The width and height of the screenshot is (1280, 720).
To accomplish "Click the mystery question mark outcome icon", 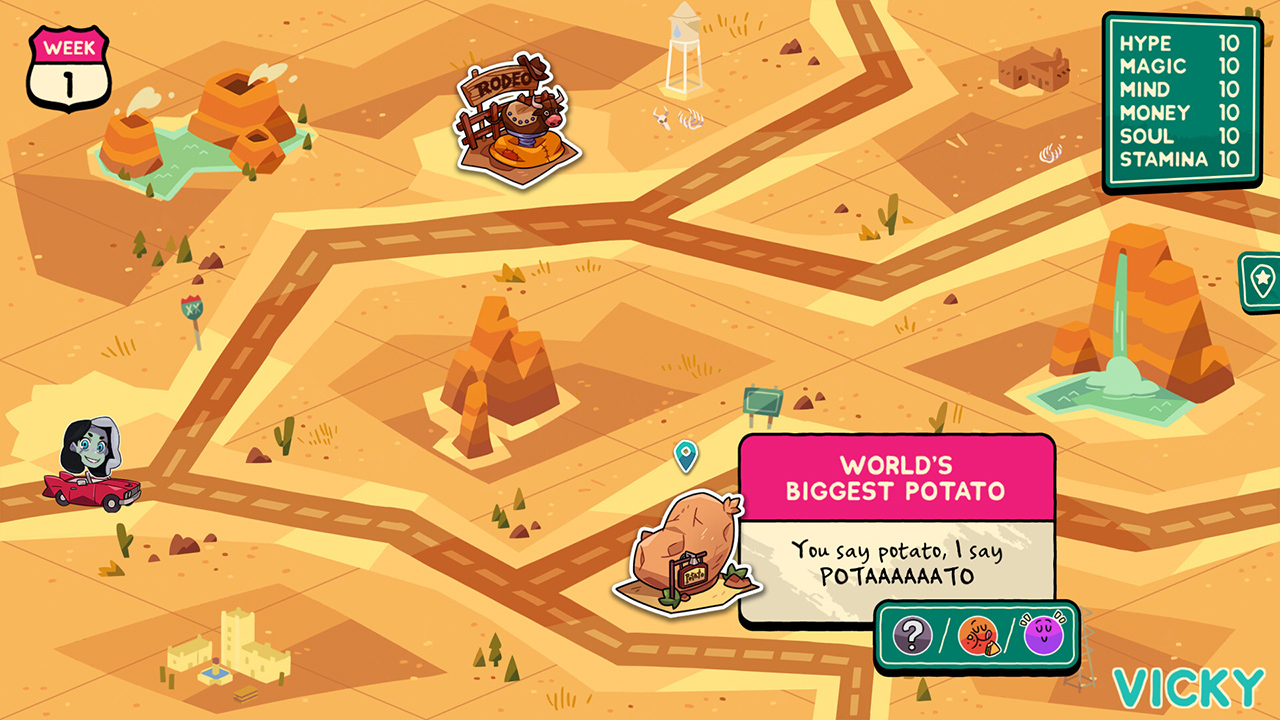I will pyautogui.click(x=911, y=634).
